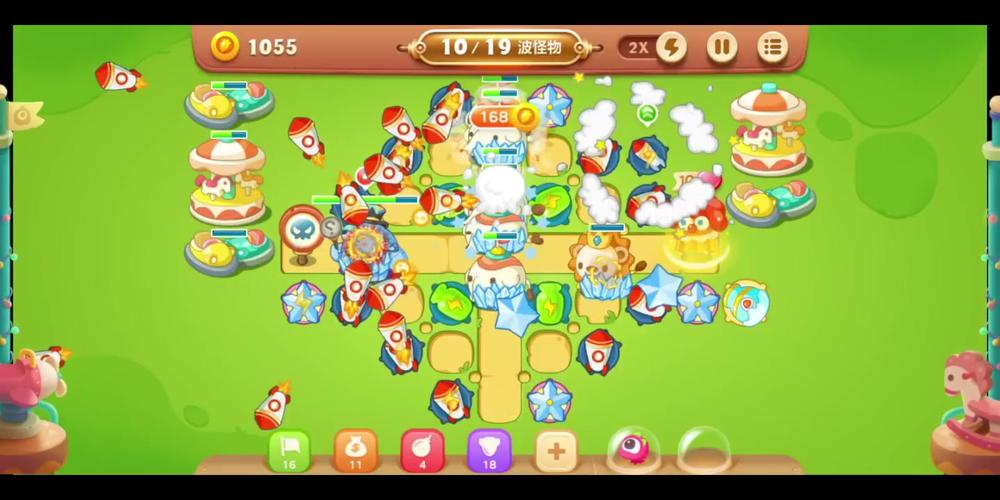Viewport: 1000px width, 500px height.
Task: Select the pink bird pet dome
Action: (x=633, y=450)
